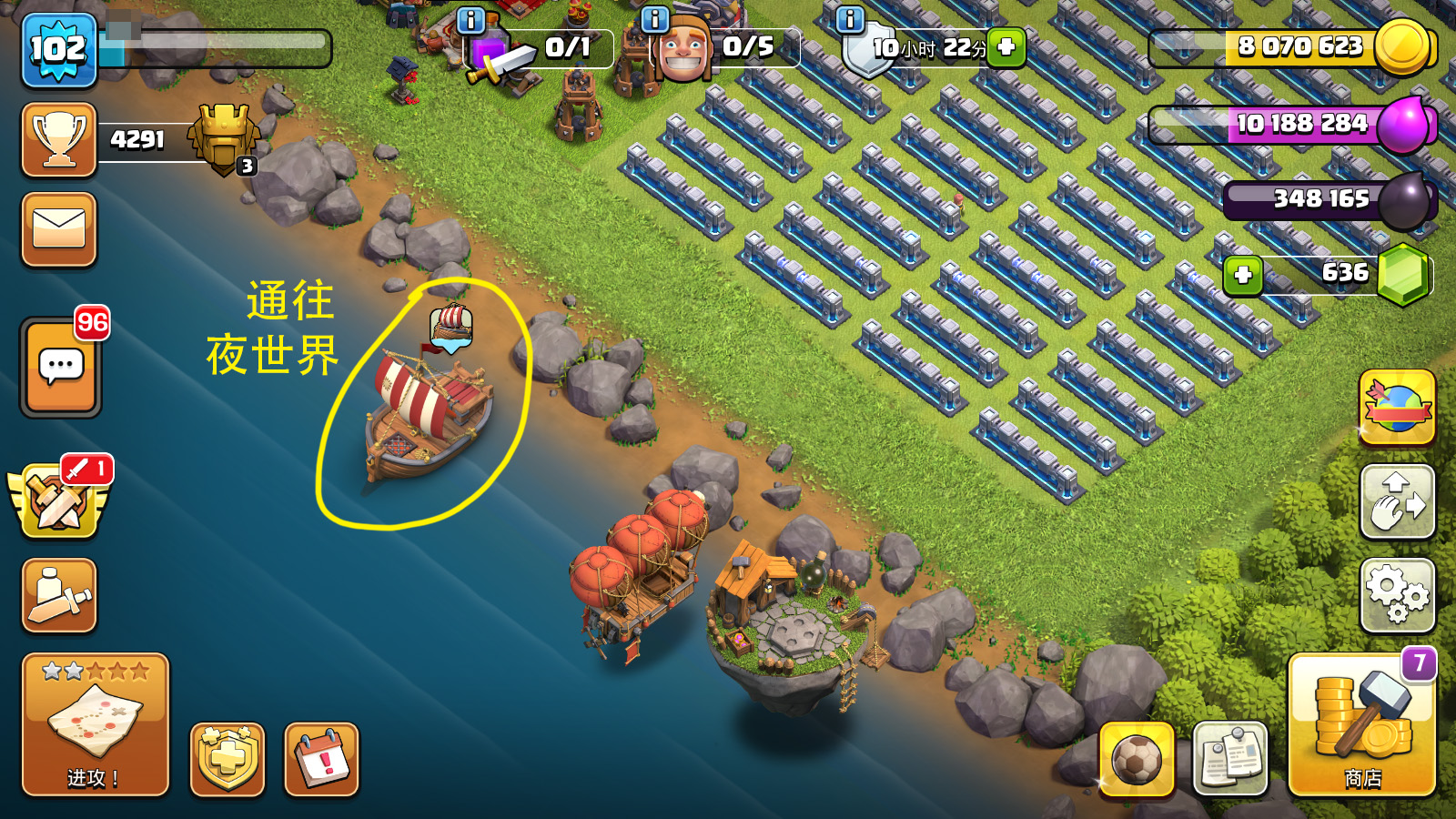Open the trophy leaderboard button
The height and width of the screenshot is (819, 1456).
(59, 139)
